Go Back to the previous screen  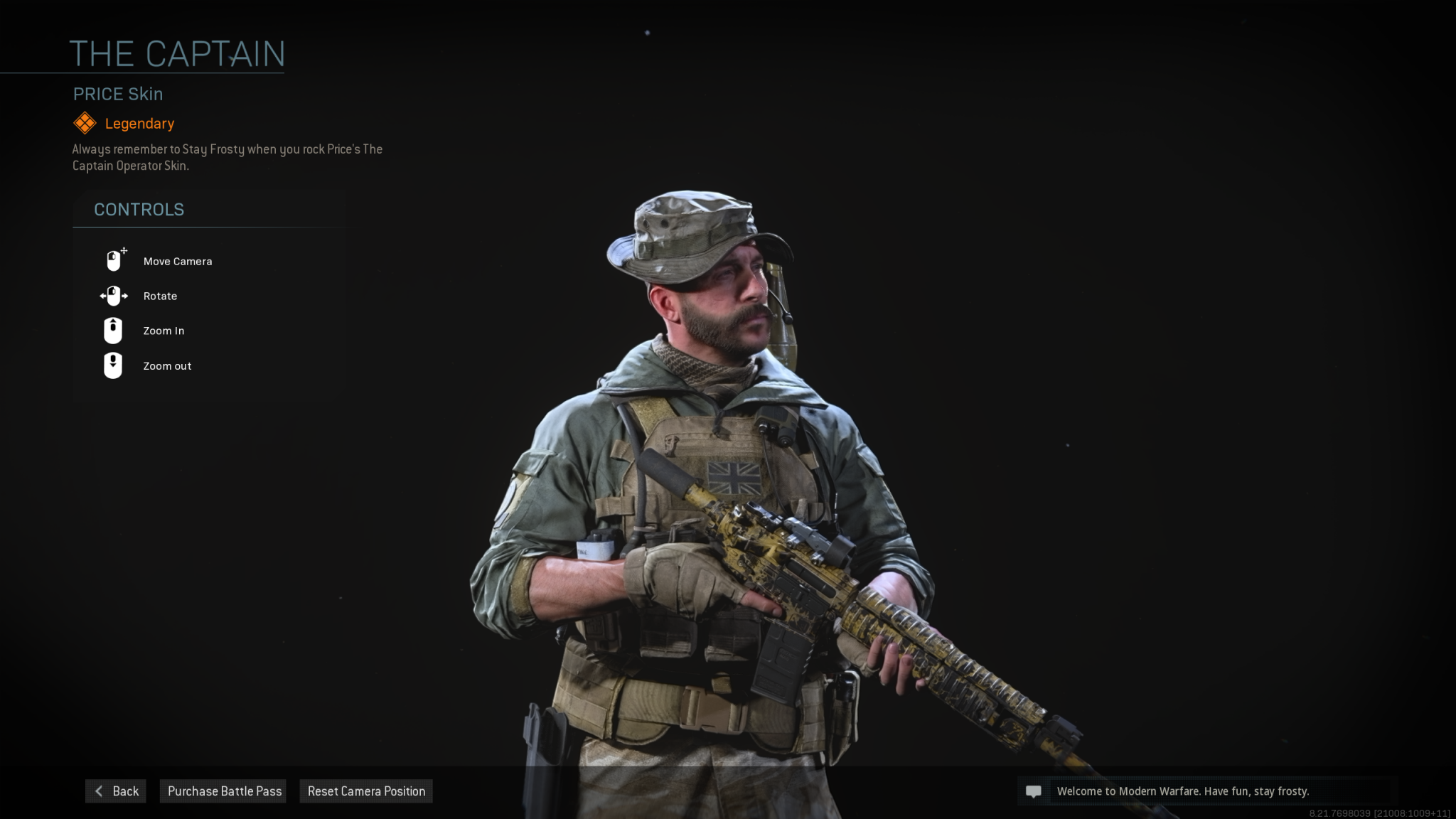116,791
